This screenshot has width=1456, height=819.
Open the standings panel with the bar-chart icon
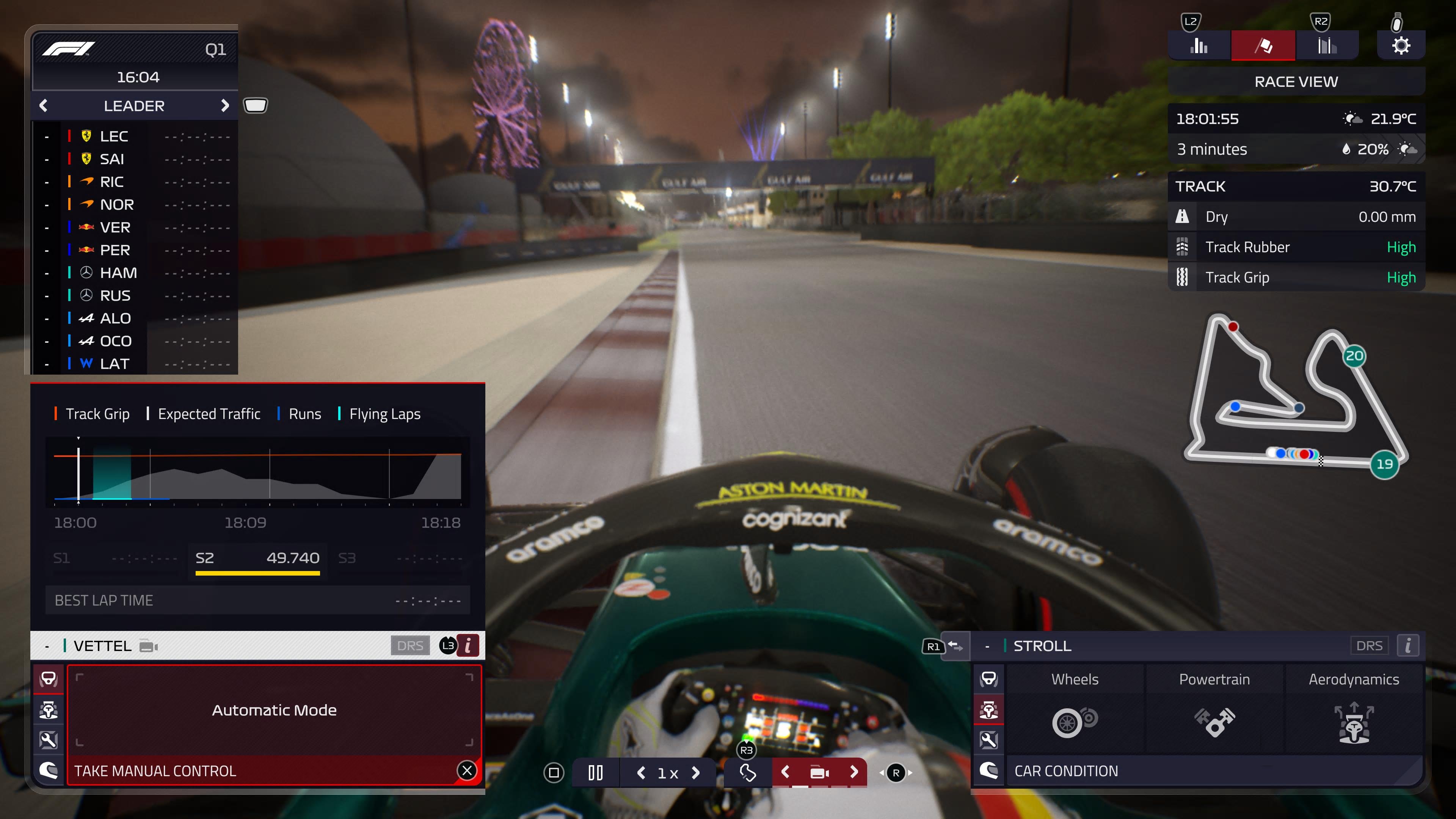pyautogui.click(x=1198, y=45)
